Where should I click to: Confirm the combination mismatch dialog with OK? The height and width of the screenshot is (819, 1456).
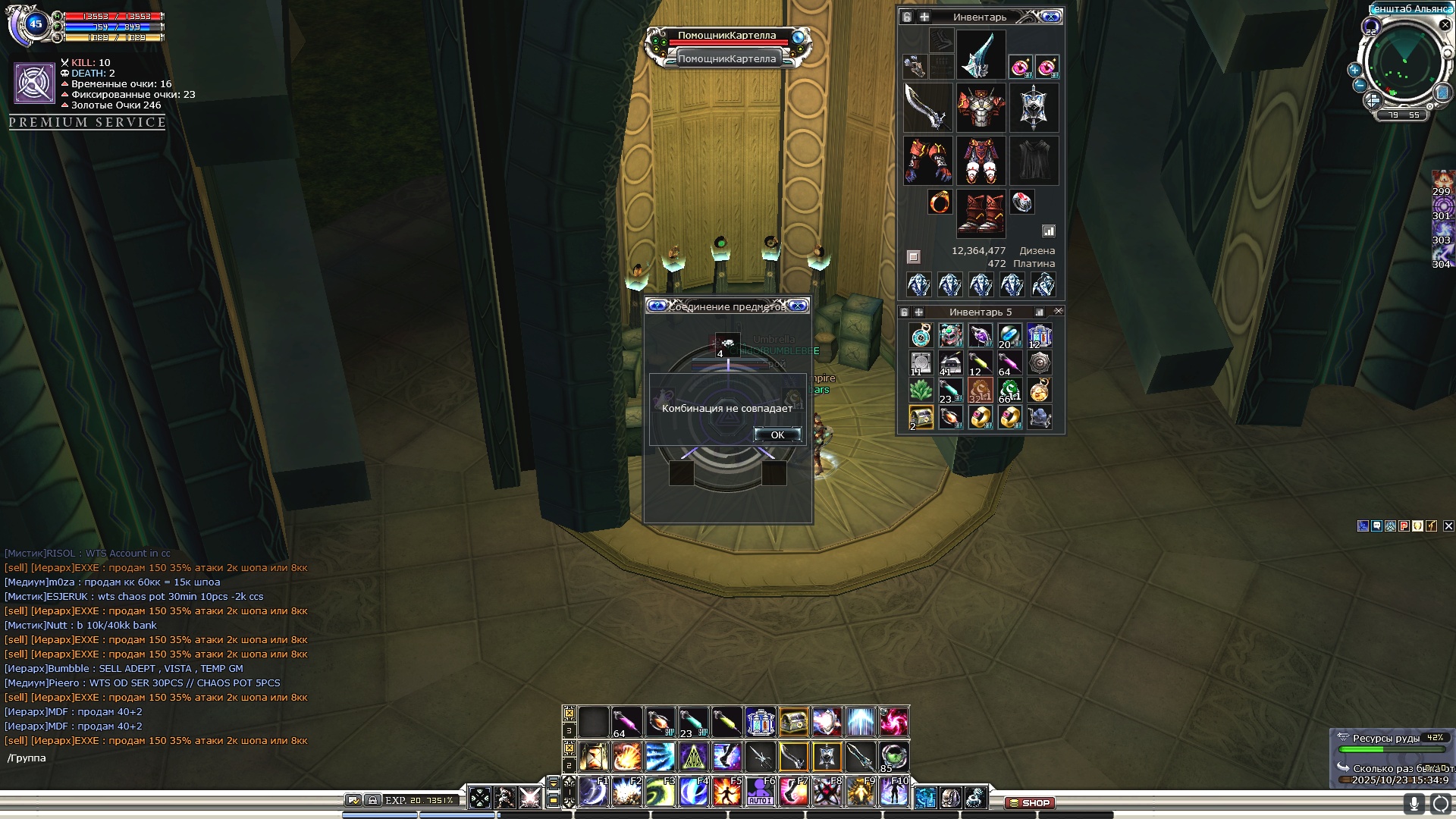point(777,435)
